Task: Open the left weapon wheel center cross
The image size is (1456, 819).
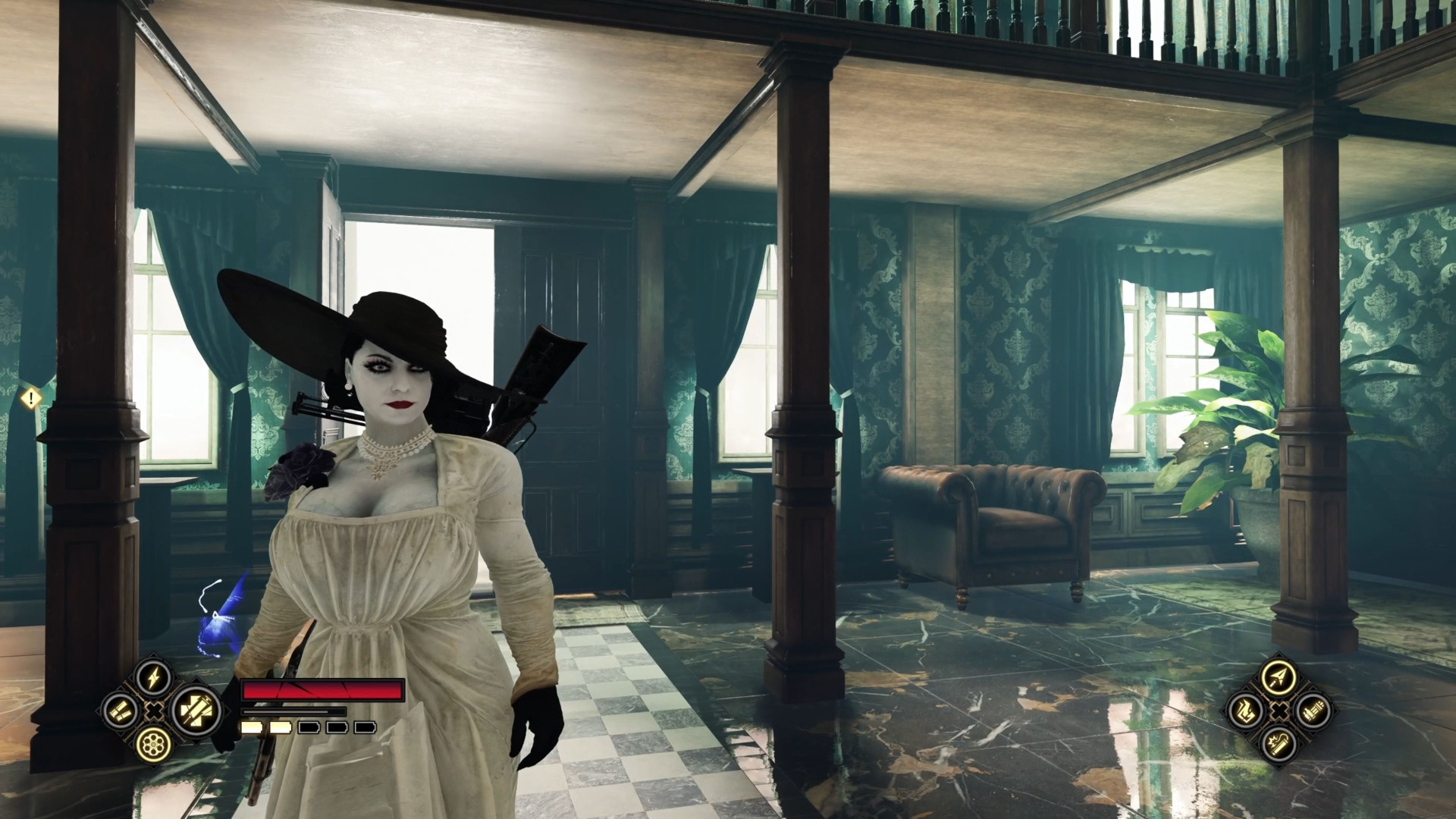Action: pyautogui.click(x=153, y=710)
